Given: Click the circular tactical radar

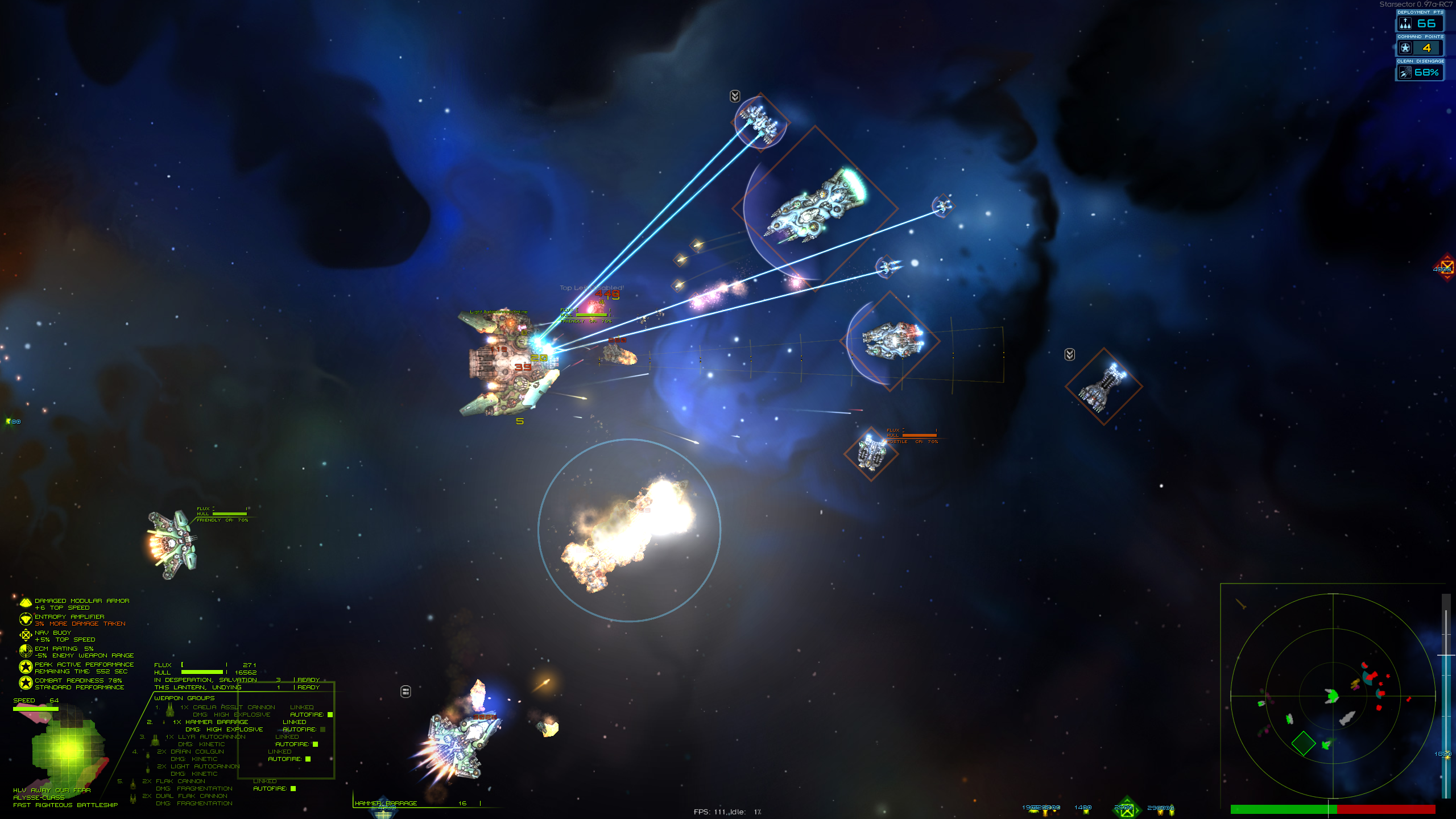Looking at the screenshot, I should [1332, 696].
